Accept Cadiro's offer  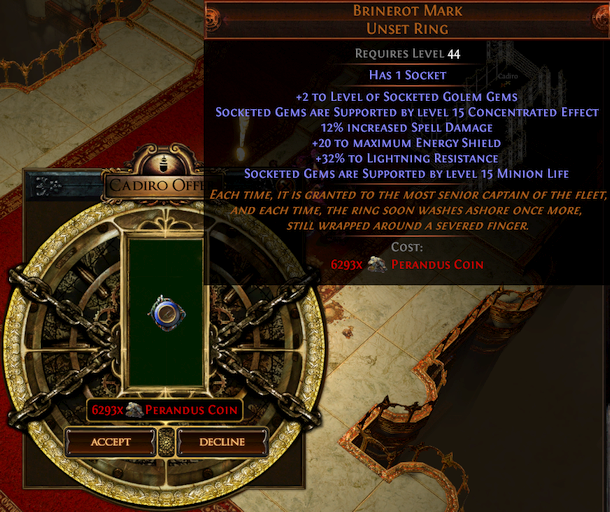click(x=111, y=442)
